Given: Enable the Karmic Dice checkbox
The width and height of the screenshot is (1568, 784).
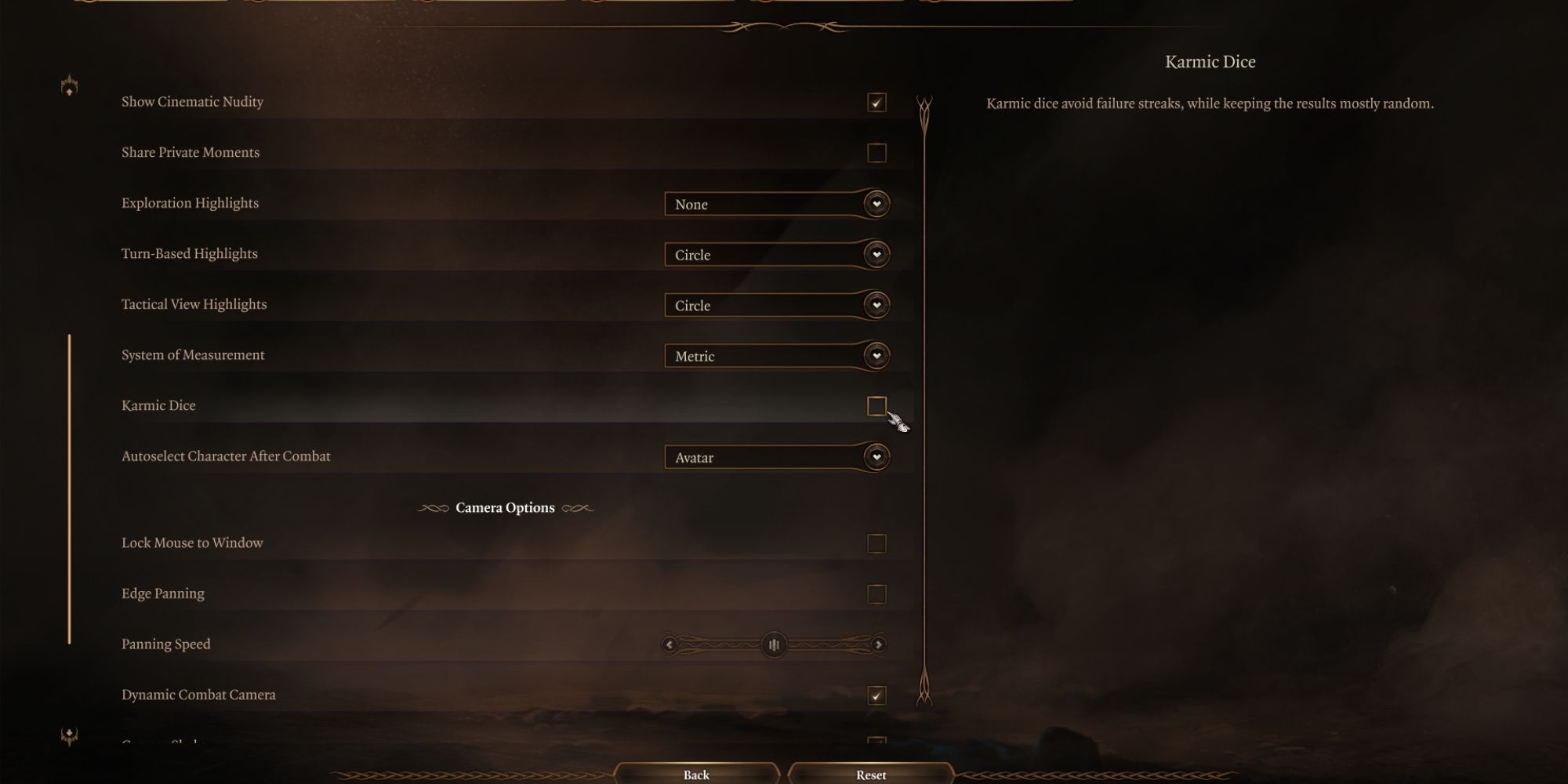Looking at the screenshot, I should click(x=876, y=405).
